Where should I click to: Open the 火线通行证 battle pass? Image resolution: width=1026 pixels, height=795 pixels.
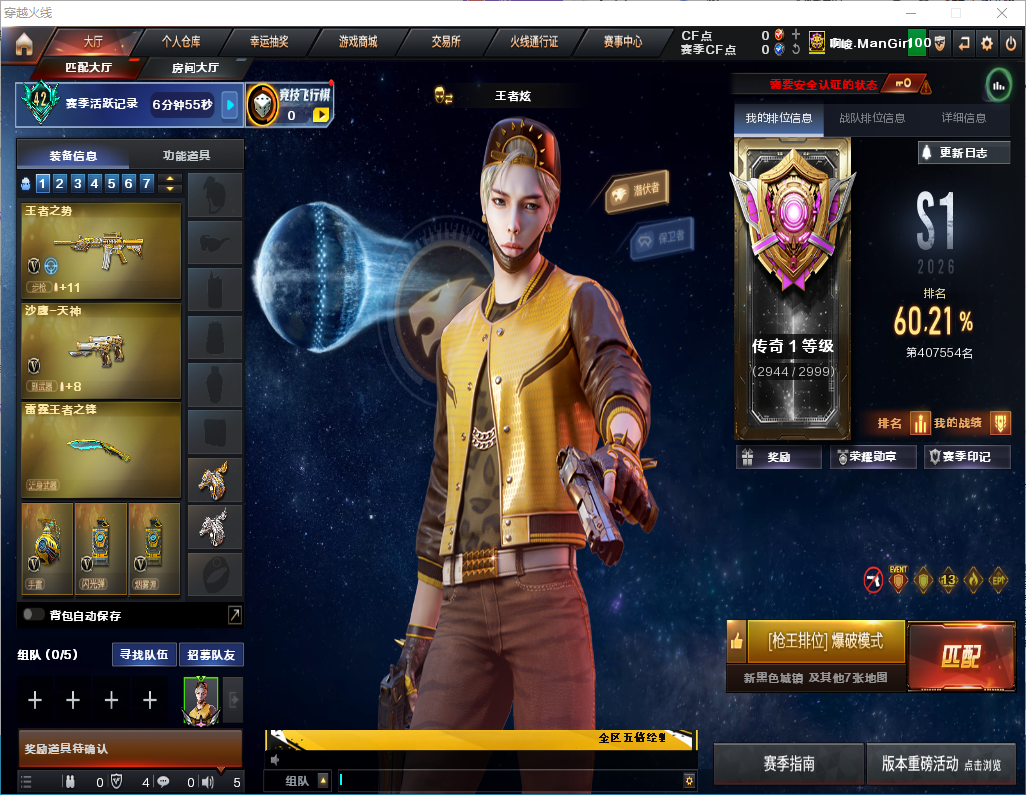[x=534, y=42]
